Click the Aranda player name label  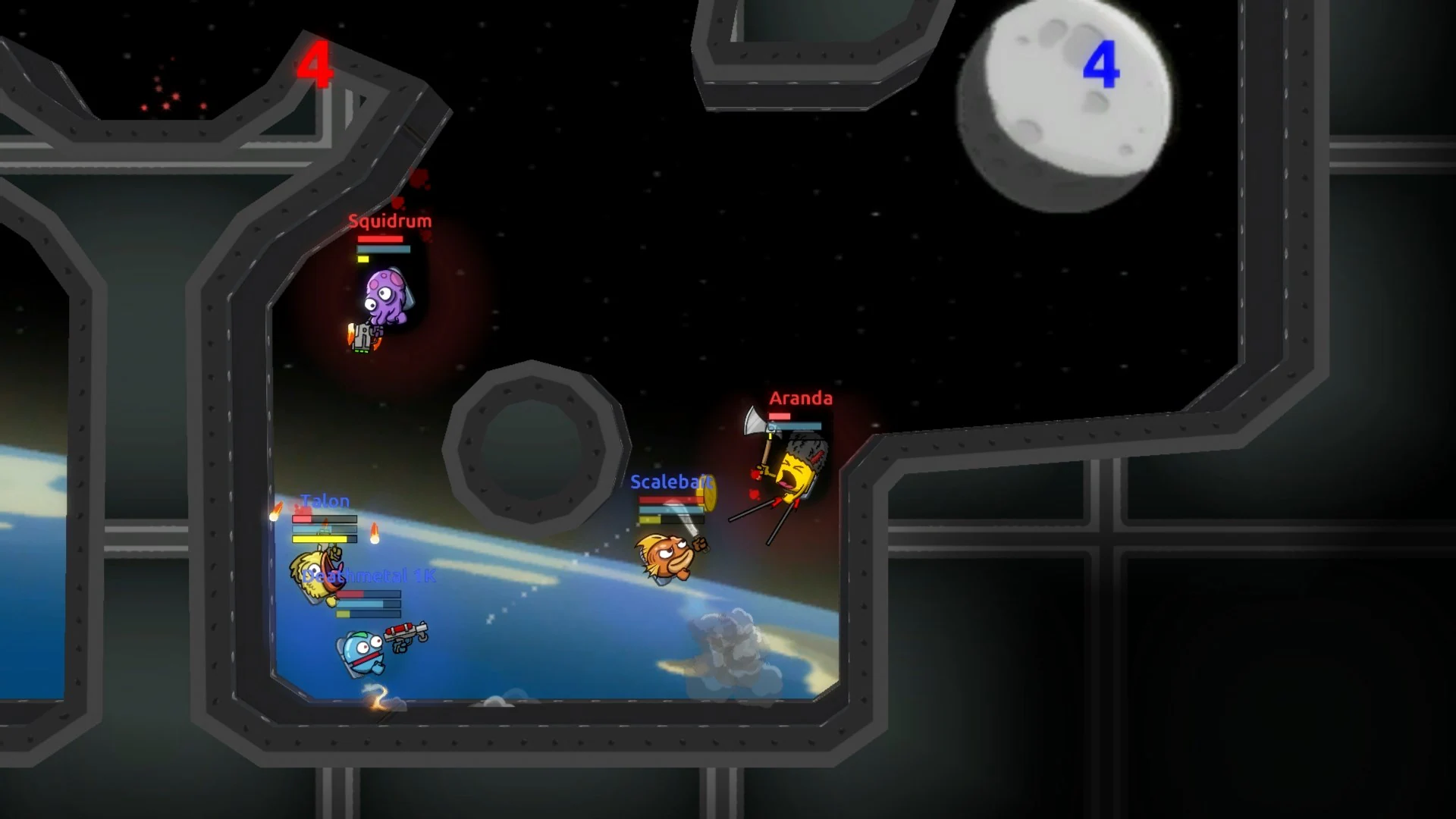(801, 397)
